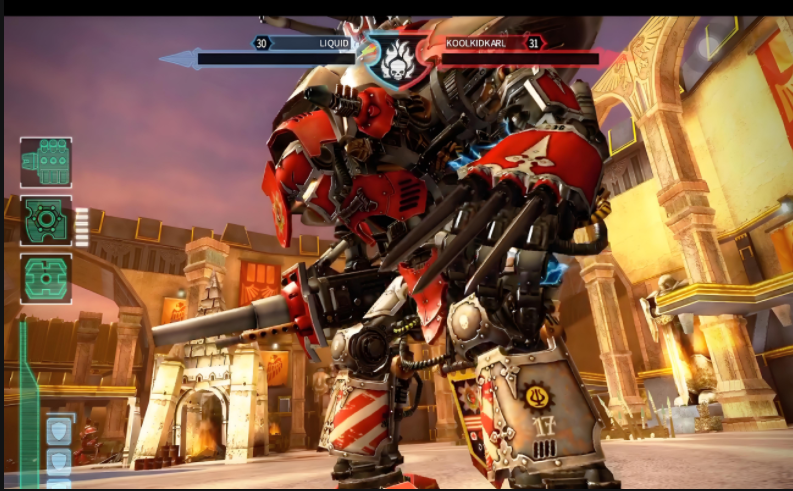Click the flaming skull emblem

399,61
